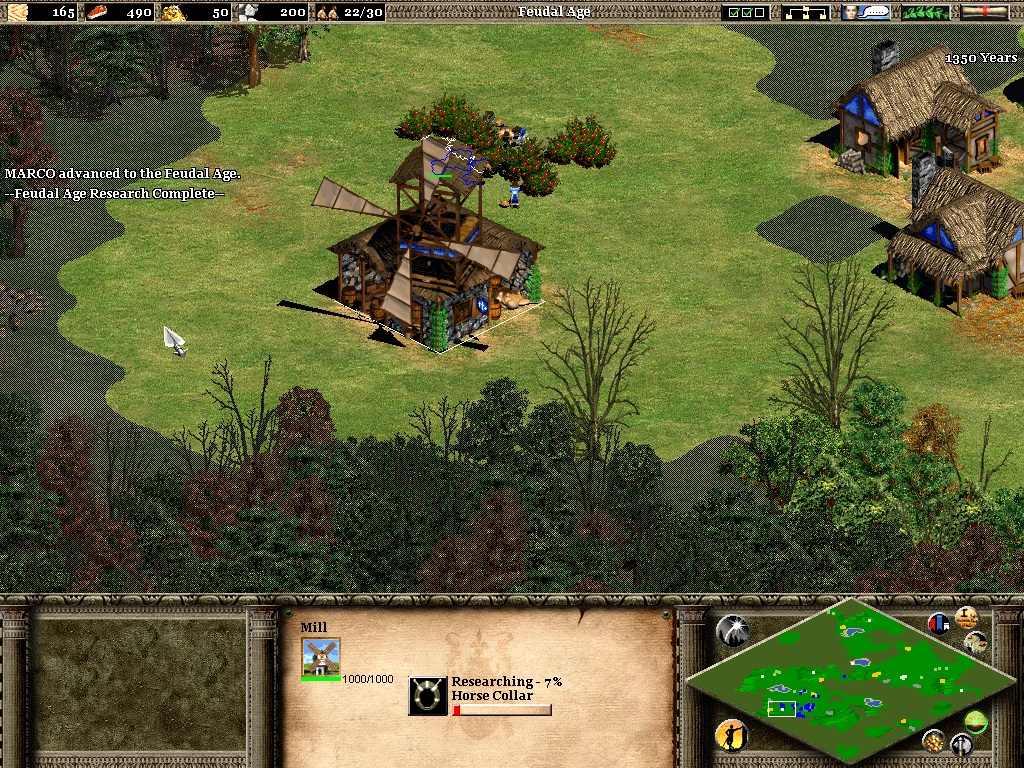Switch minimap to economic gold view
The height and width of the screenshot is (768, 1024).
tap(934, 741)
